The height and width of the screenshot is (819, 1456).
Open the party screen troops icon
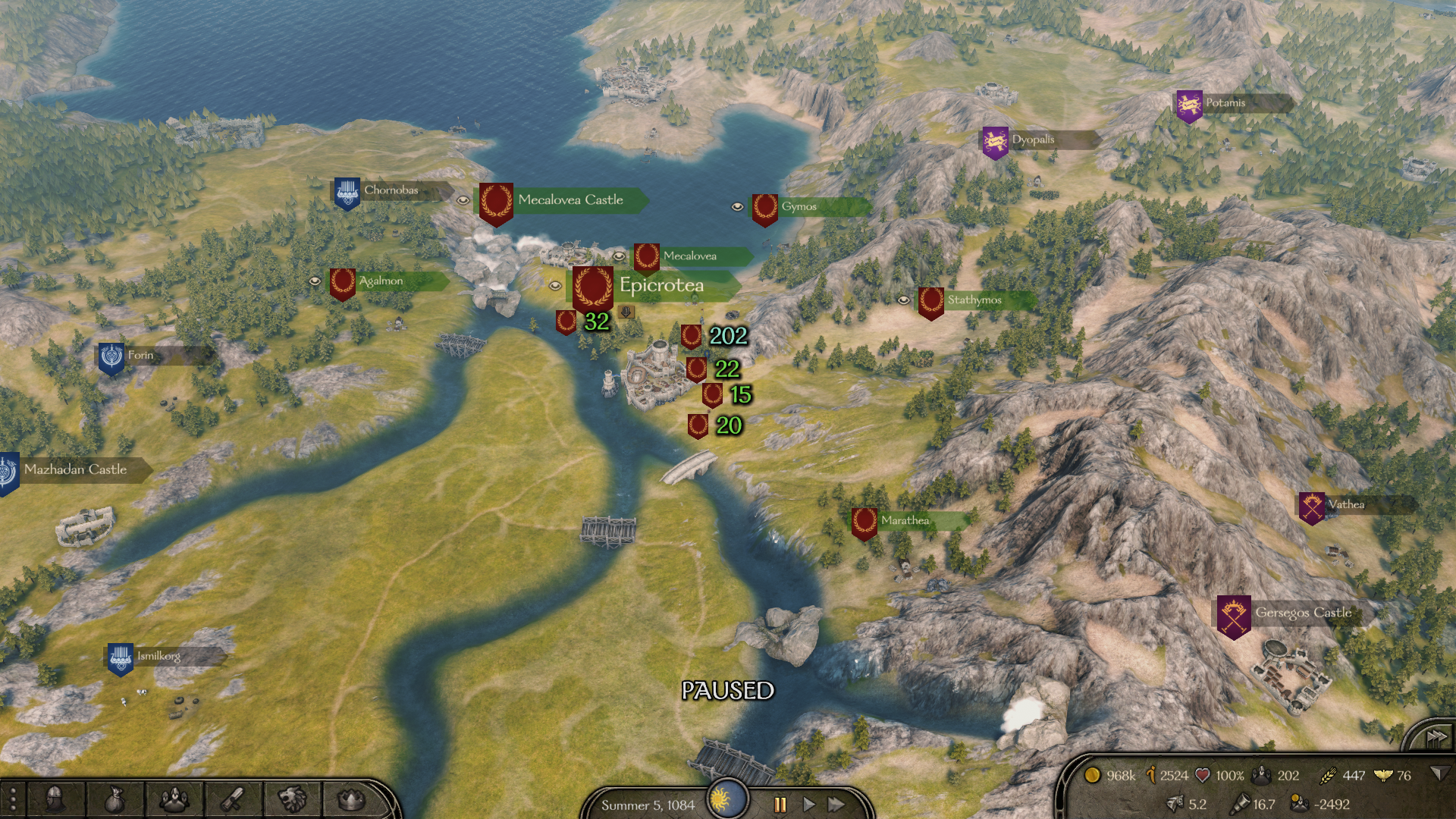[174, 799]
